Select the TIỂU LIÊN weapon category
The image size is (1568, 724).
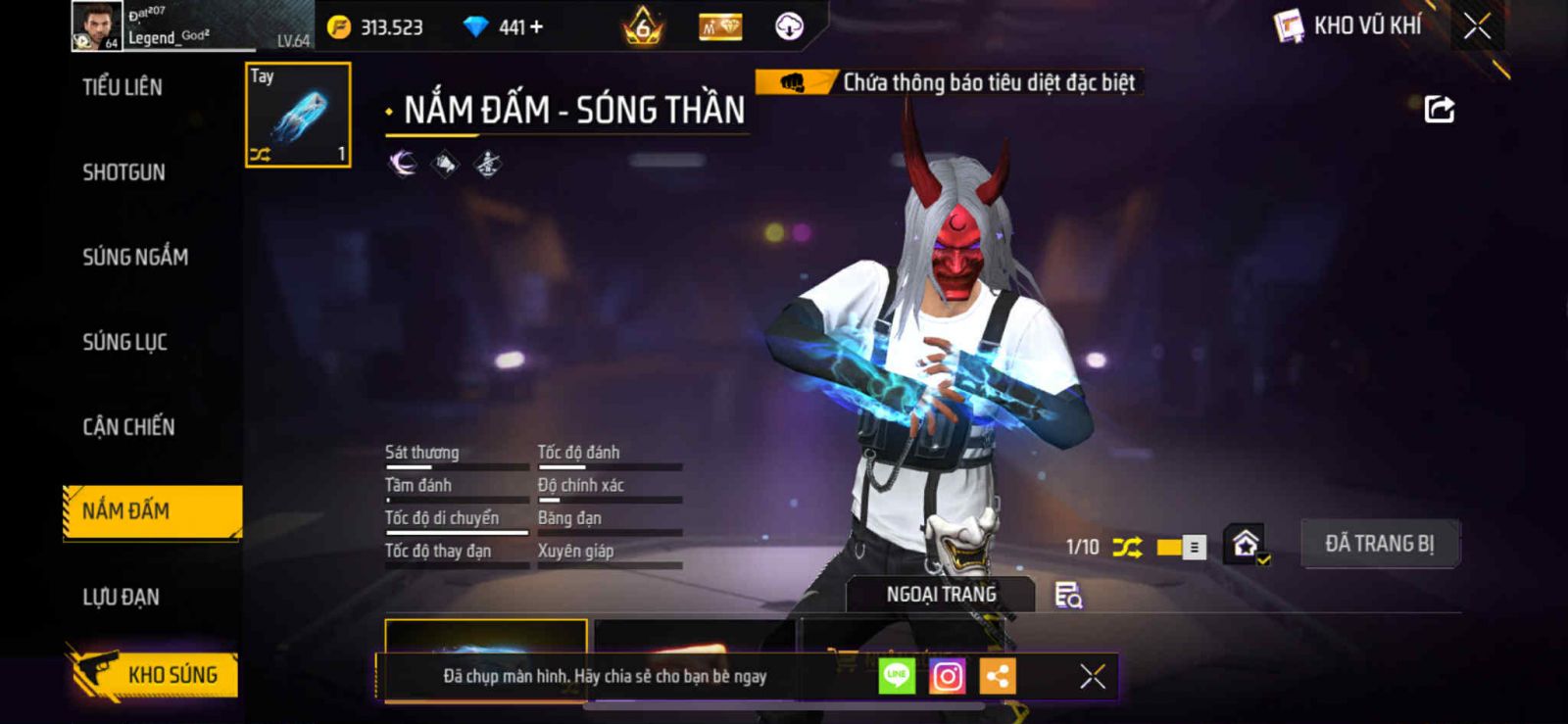point(122,87)
